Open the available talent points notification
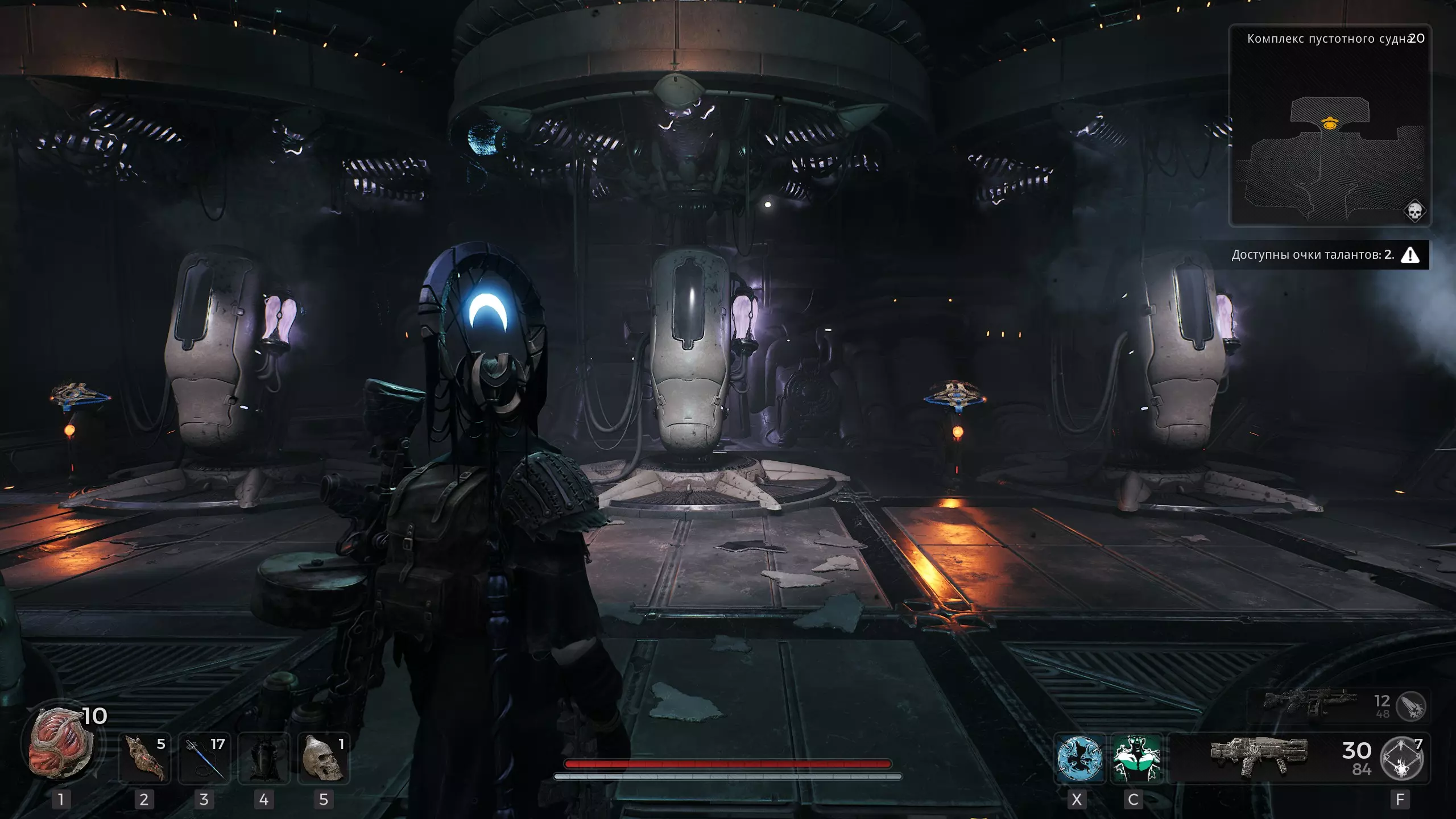The width and height of the screenshot is (1456, 819). [x=1325, y=255]
